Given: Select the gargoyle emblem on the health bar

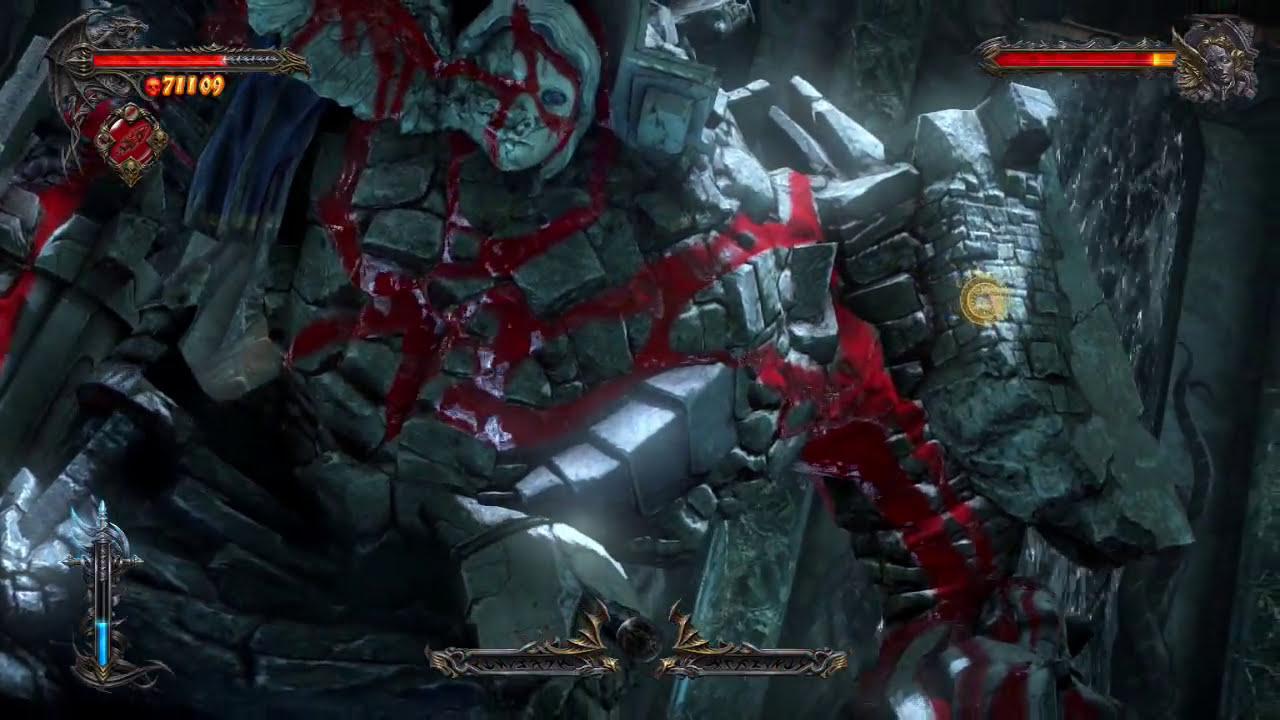Looking at the screenshot, I should pyautogui.click(x=108, y=32).
